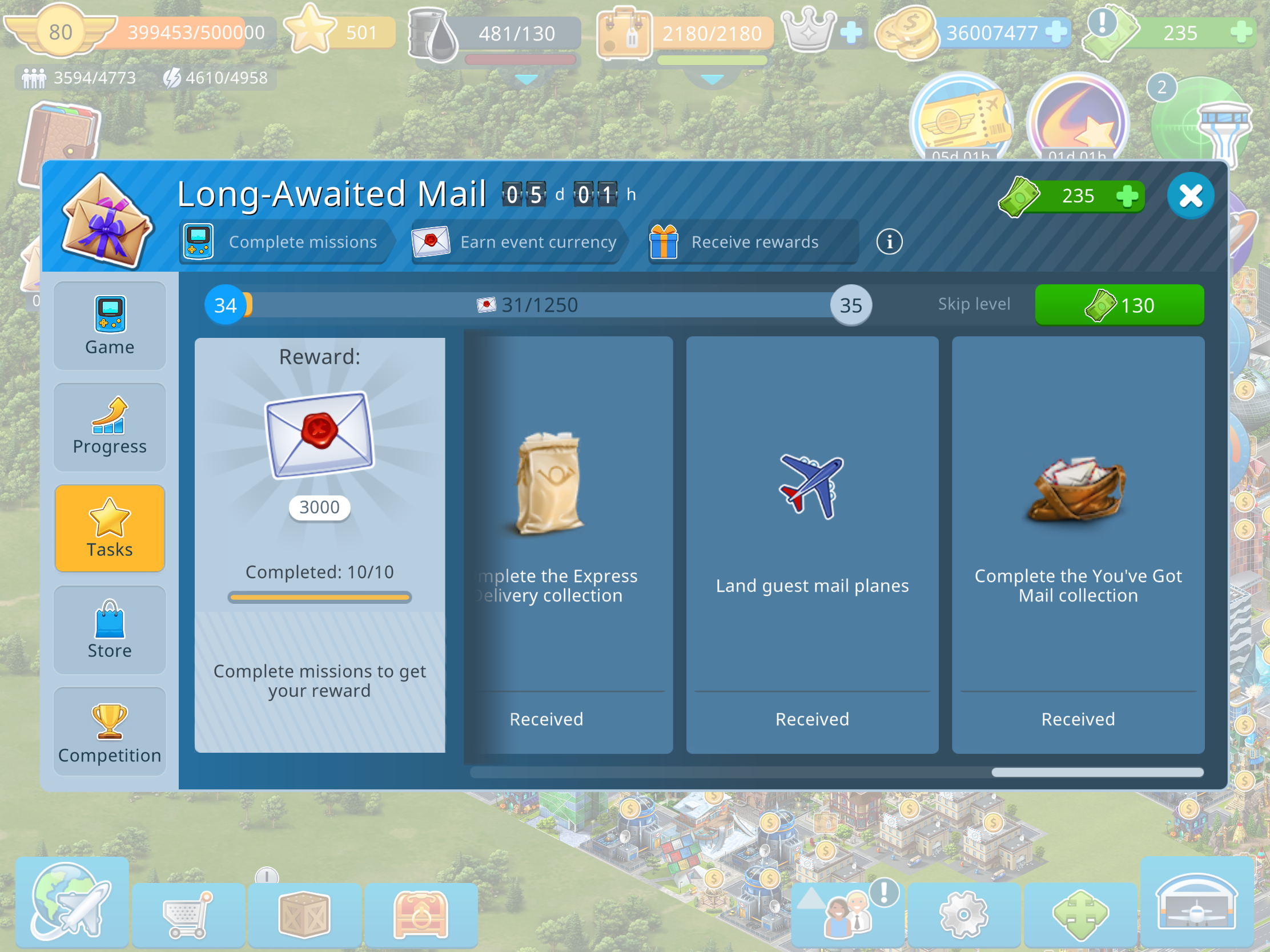Skip level for 130 cash

pyautogui.click(x=1119, y=305)
